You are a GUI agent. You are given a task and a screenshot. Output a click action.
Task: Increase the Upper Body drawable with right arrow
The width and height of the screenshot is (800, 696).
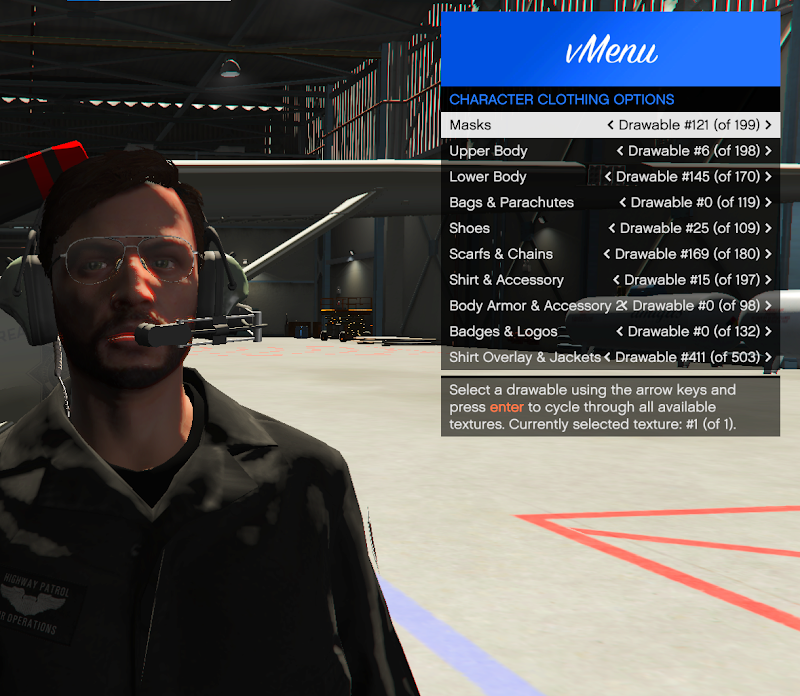point(768,151)
